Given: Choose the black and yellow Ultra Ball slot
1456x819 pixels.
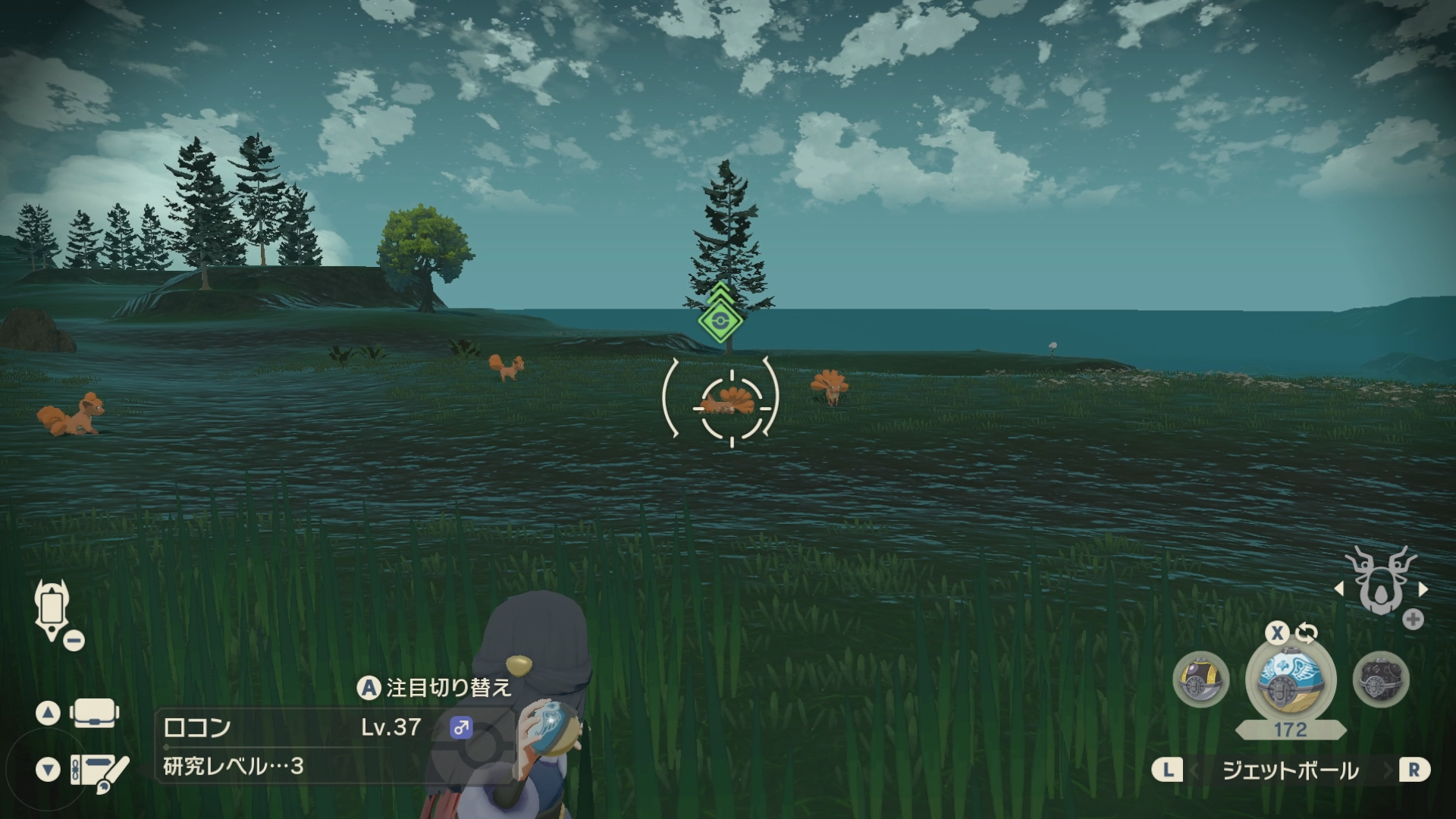Looking at the screenshot, I should tap(1200, 679).
